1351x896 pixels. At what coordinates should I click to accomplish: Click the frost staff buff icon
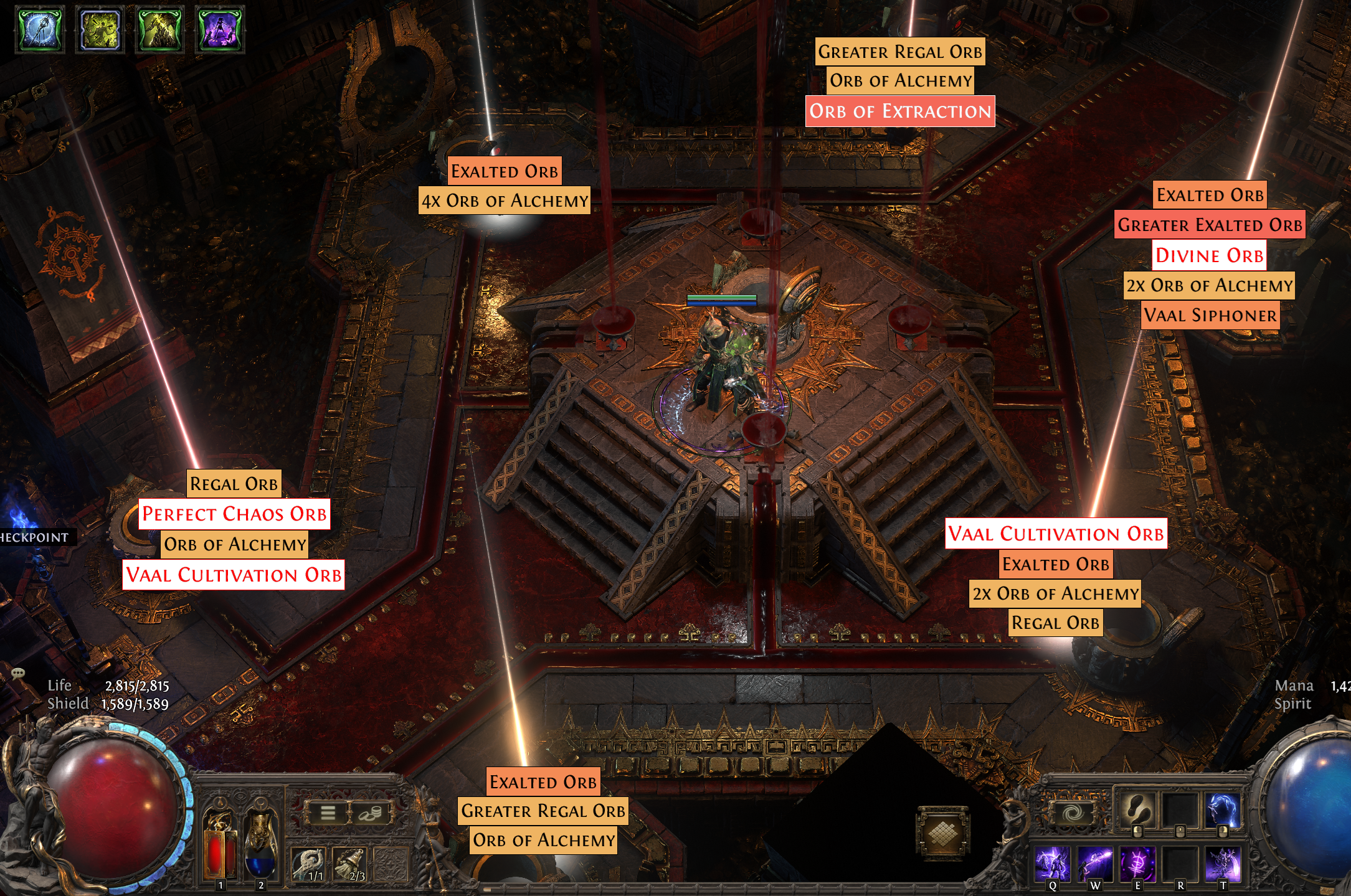coord(40,29)
